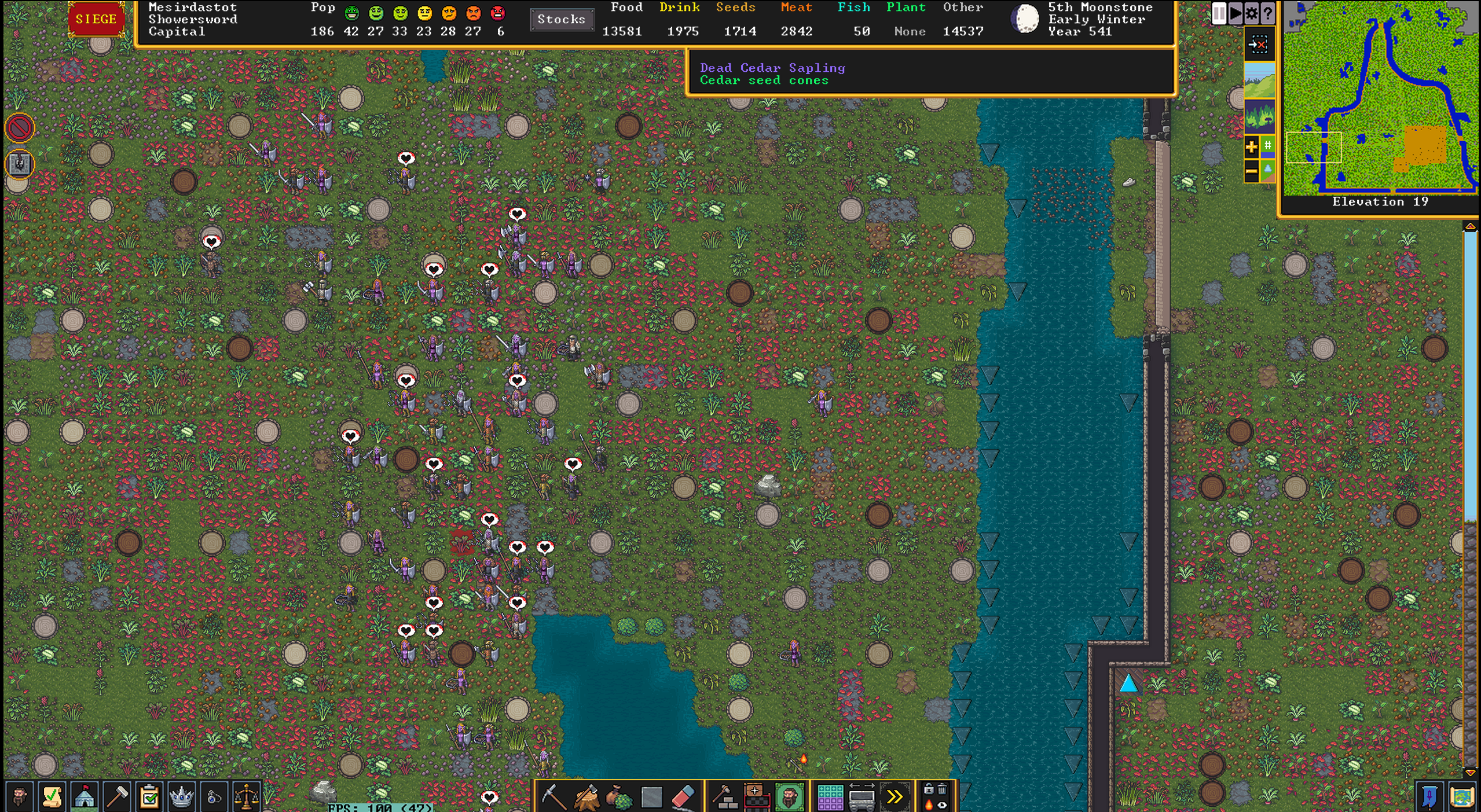Zoom out with the yellow minus button
1481x812 pixels.
[1251, 171]
